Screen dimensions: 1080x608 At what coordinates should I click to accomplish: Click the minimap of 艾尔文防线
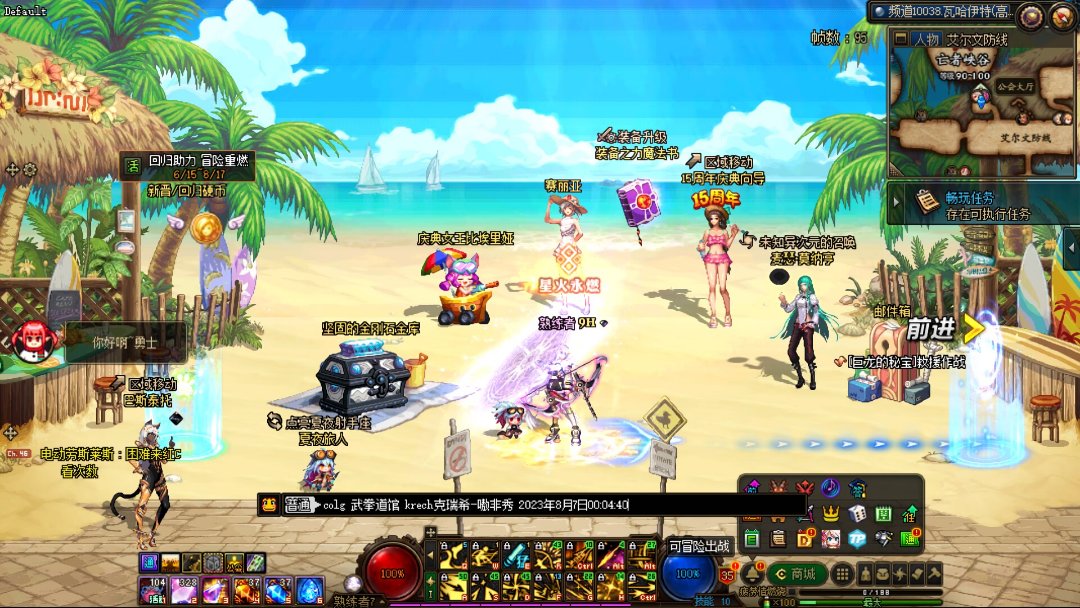[982, 105]
